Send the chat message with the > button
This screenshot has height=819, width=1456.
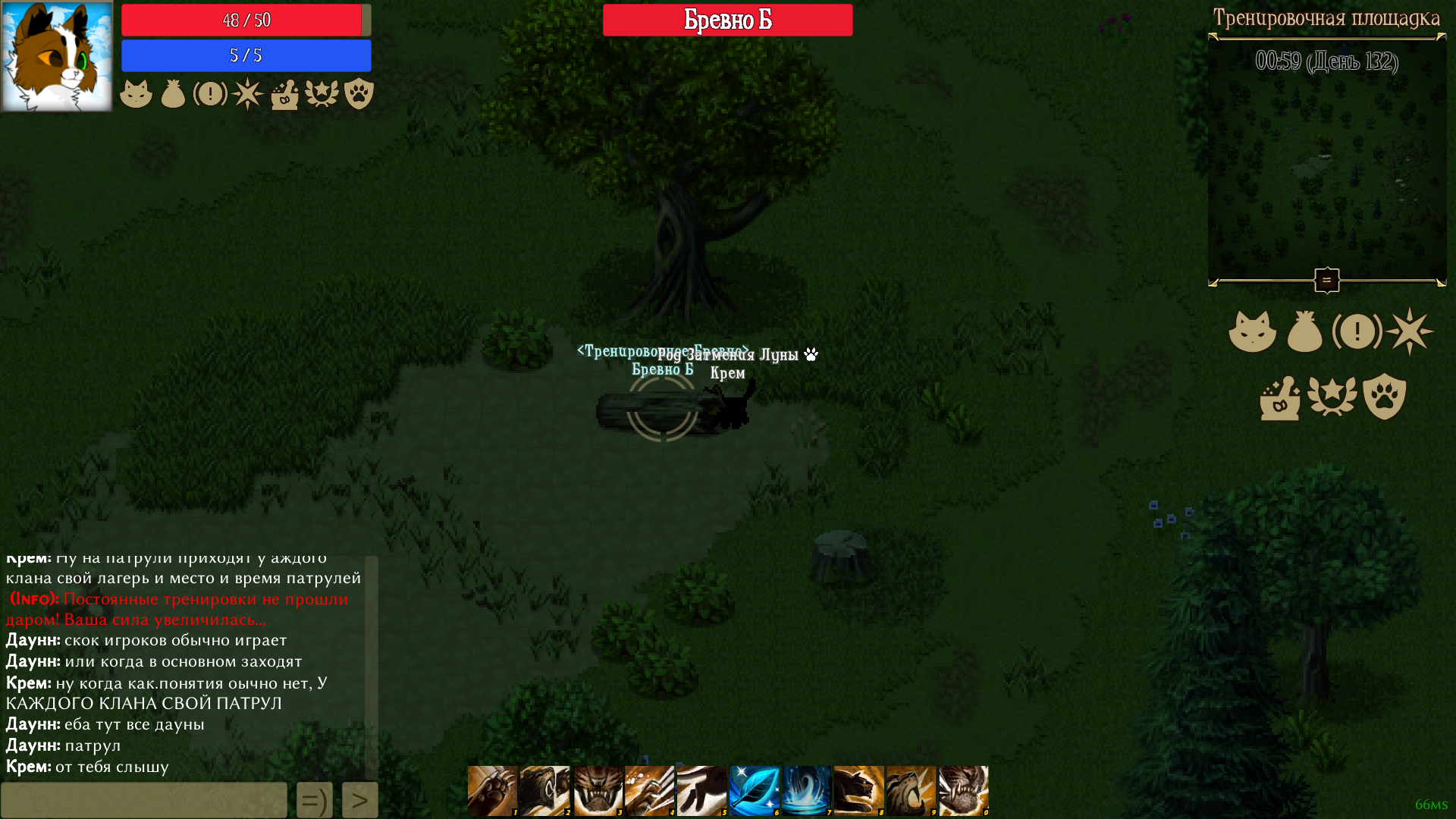tap(360, 800)
